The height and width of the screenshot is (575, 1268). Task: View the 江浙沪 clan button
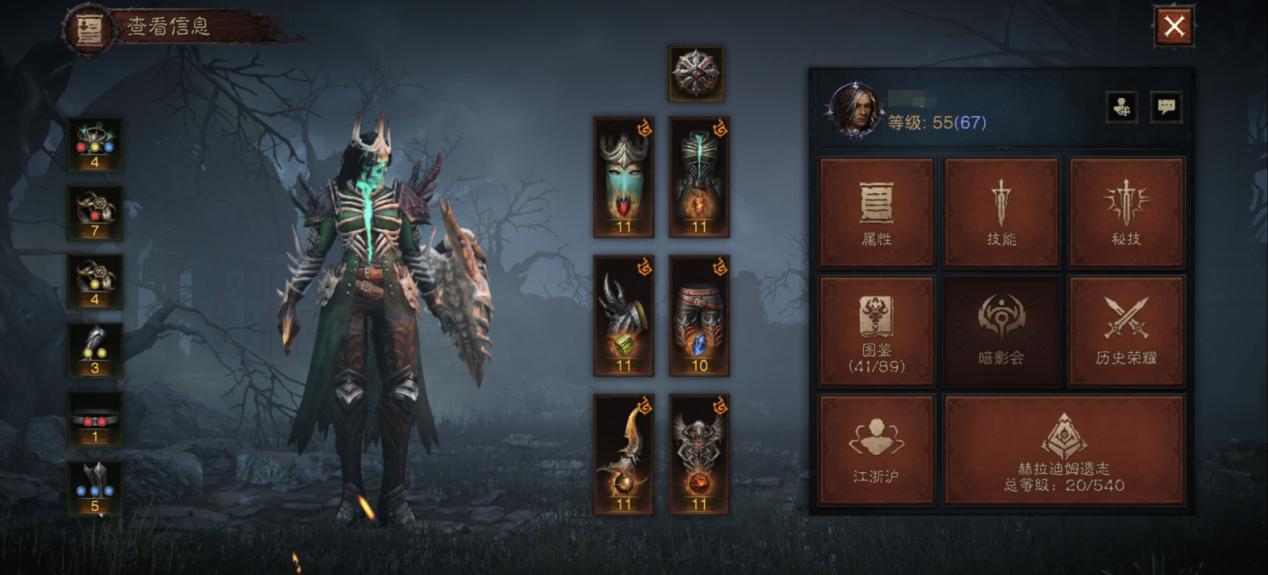(877, 449)
